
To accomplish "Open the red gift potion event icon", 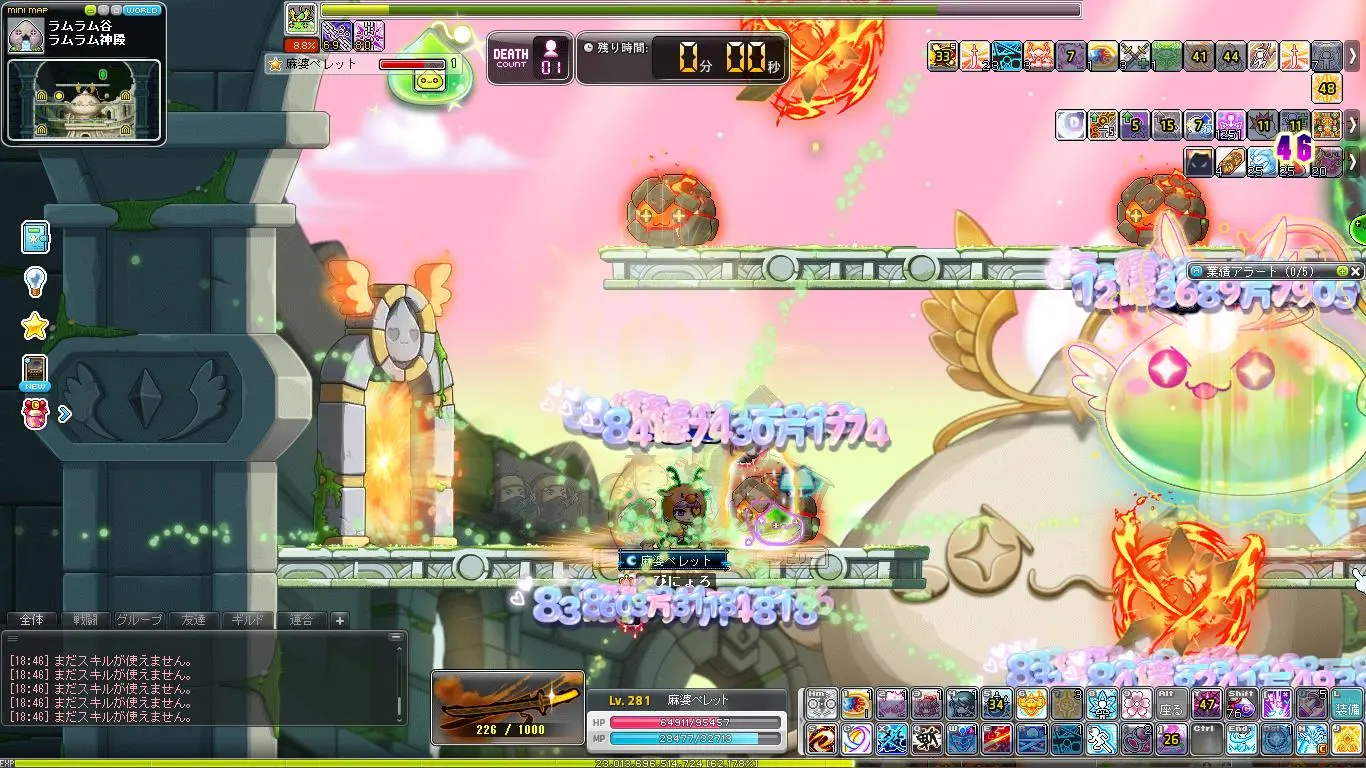I will (36, 413).
